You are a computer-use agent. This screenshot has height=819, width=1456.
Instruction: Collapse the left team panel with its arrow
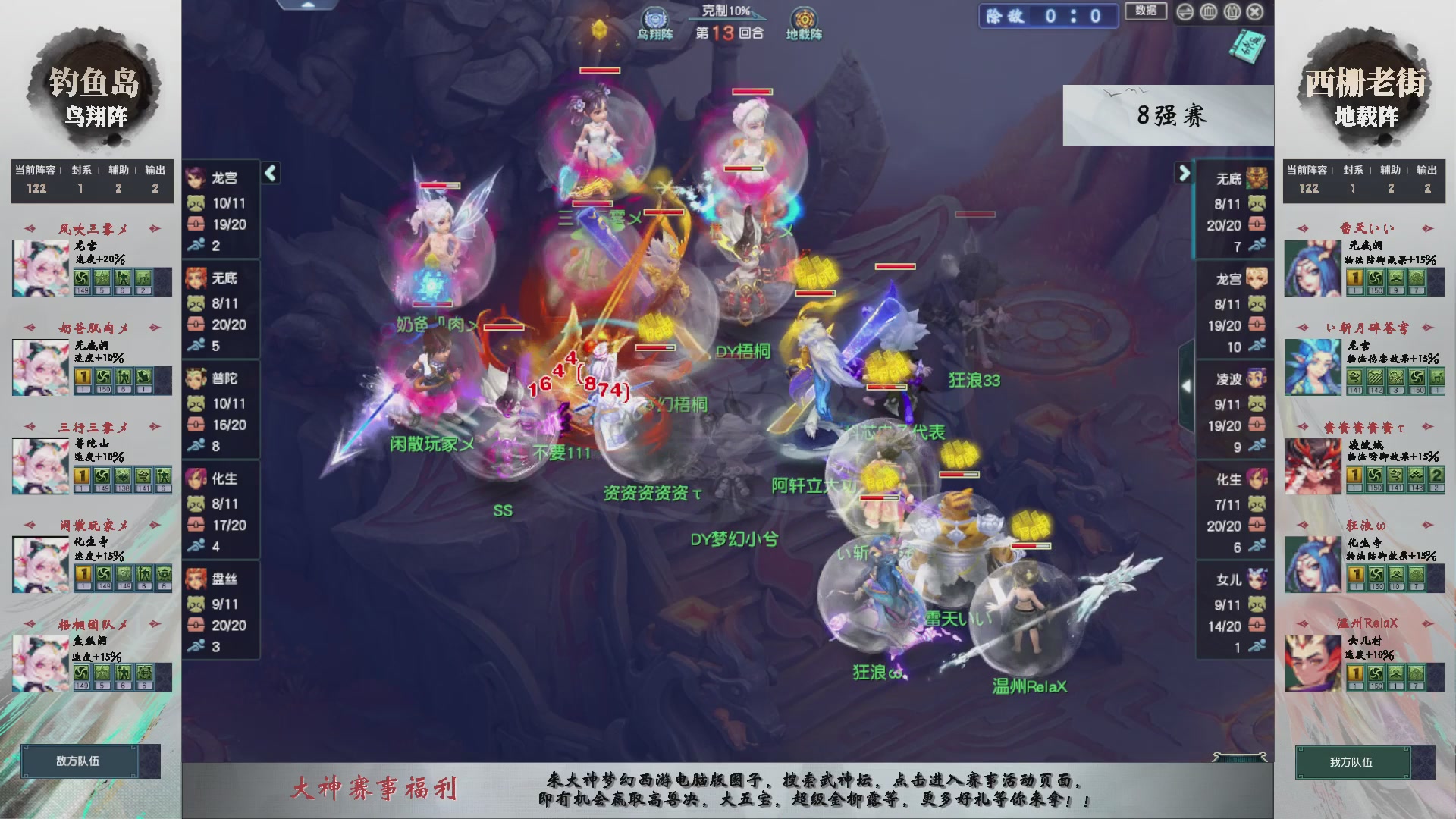pyautogui.click(x=270, y=173)
